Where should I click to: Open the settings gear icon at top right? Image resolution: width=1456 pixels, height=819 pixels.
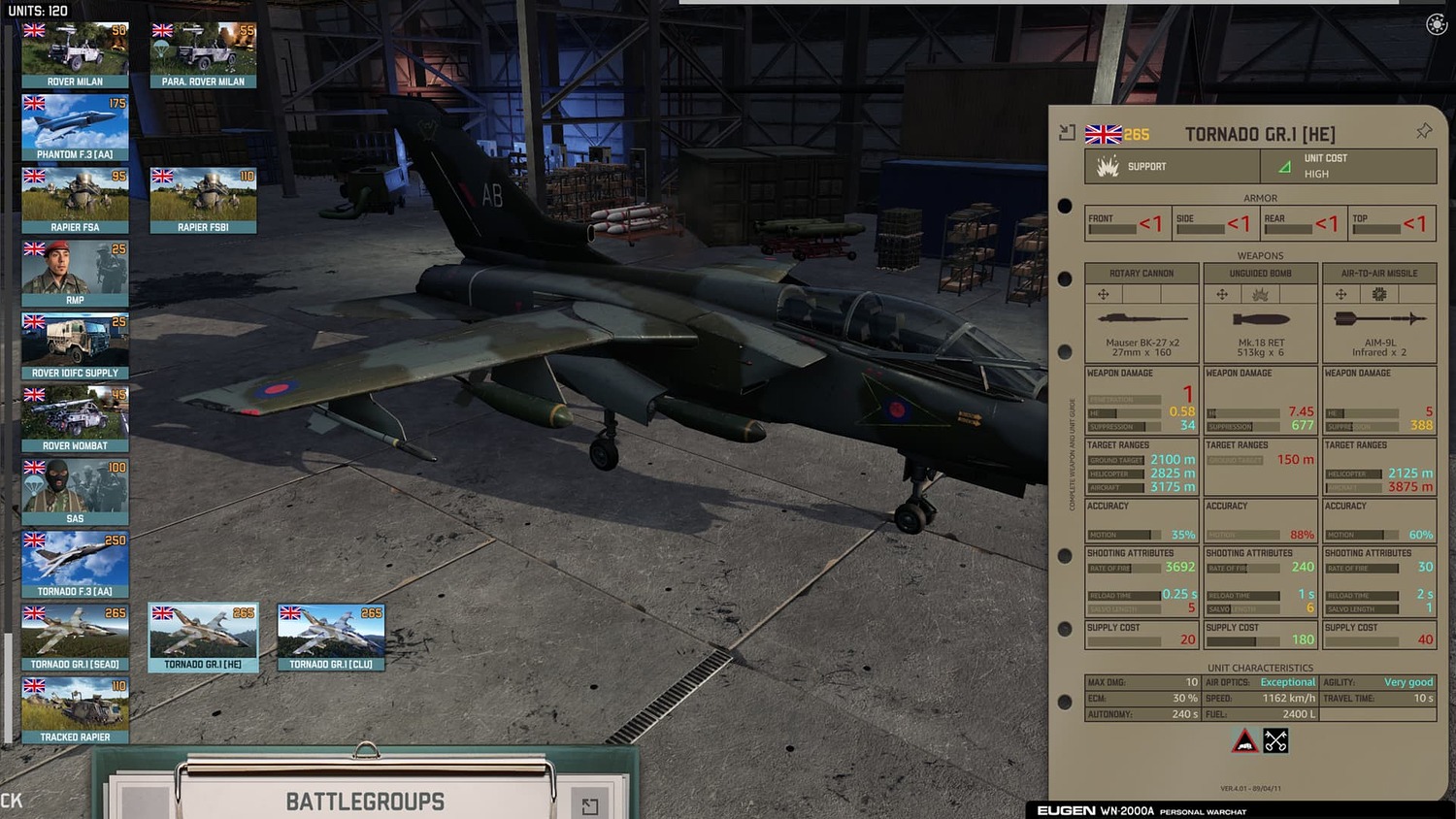[1437, 23]
